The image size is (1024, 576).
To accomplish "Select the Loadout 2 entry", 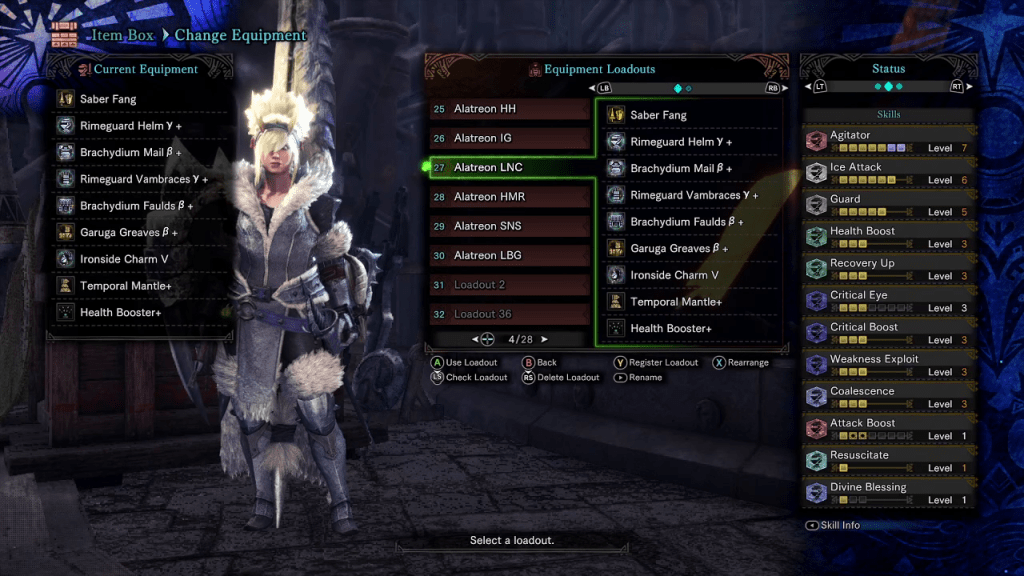I will click(510, 285).
